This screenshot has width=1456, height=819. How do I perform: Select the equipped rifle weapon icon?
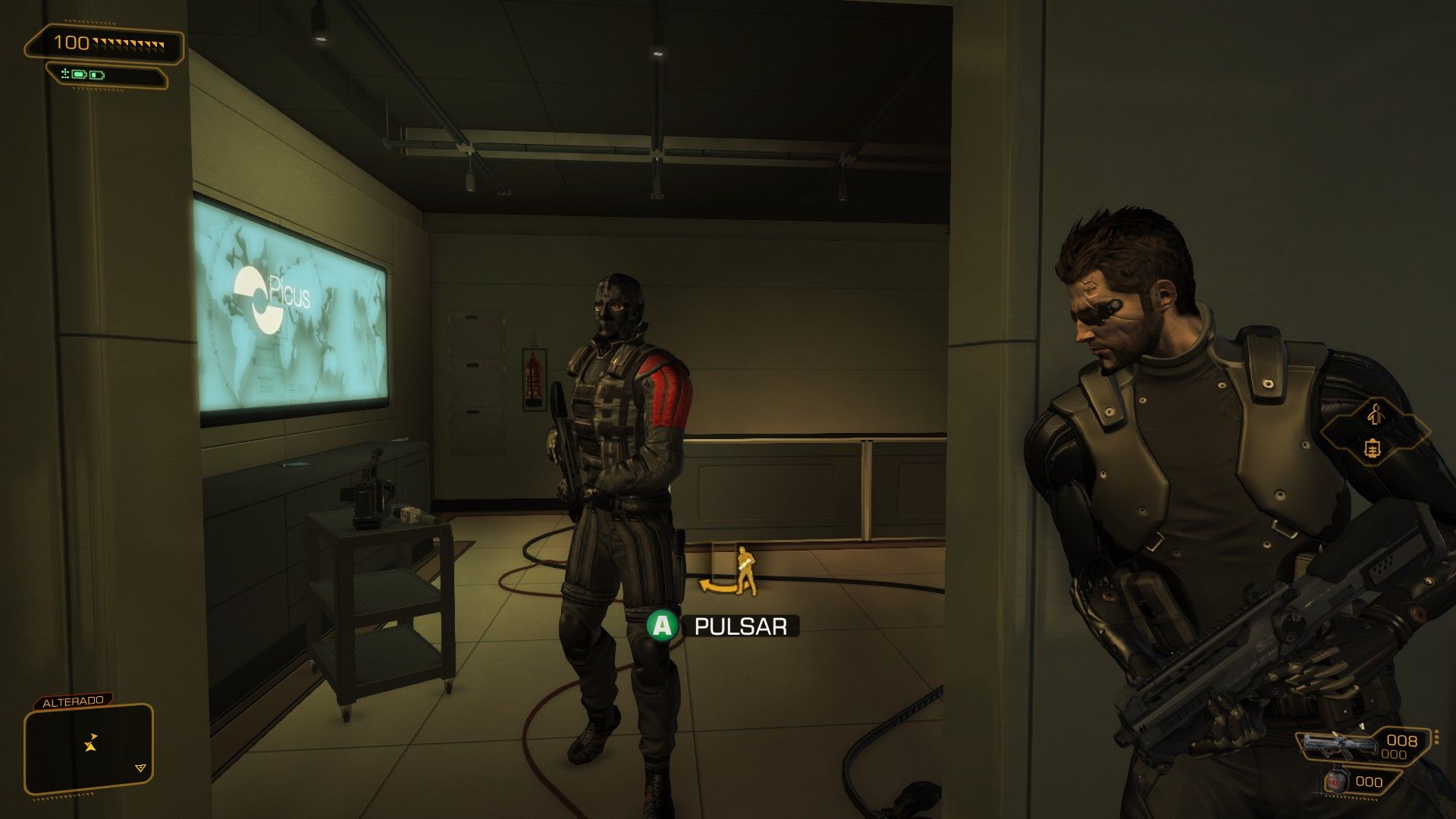point(1338,745)
